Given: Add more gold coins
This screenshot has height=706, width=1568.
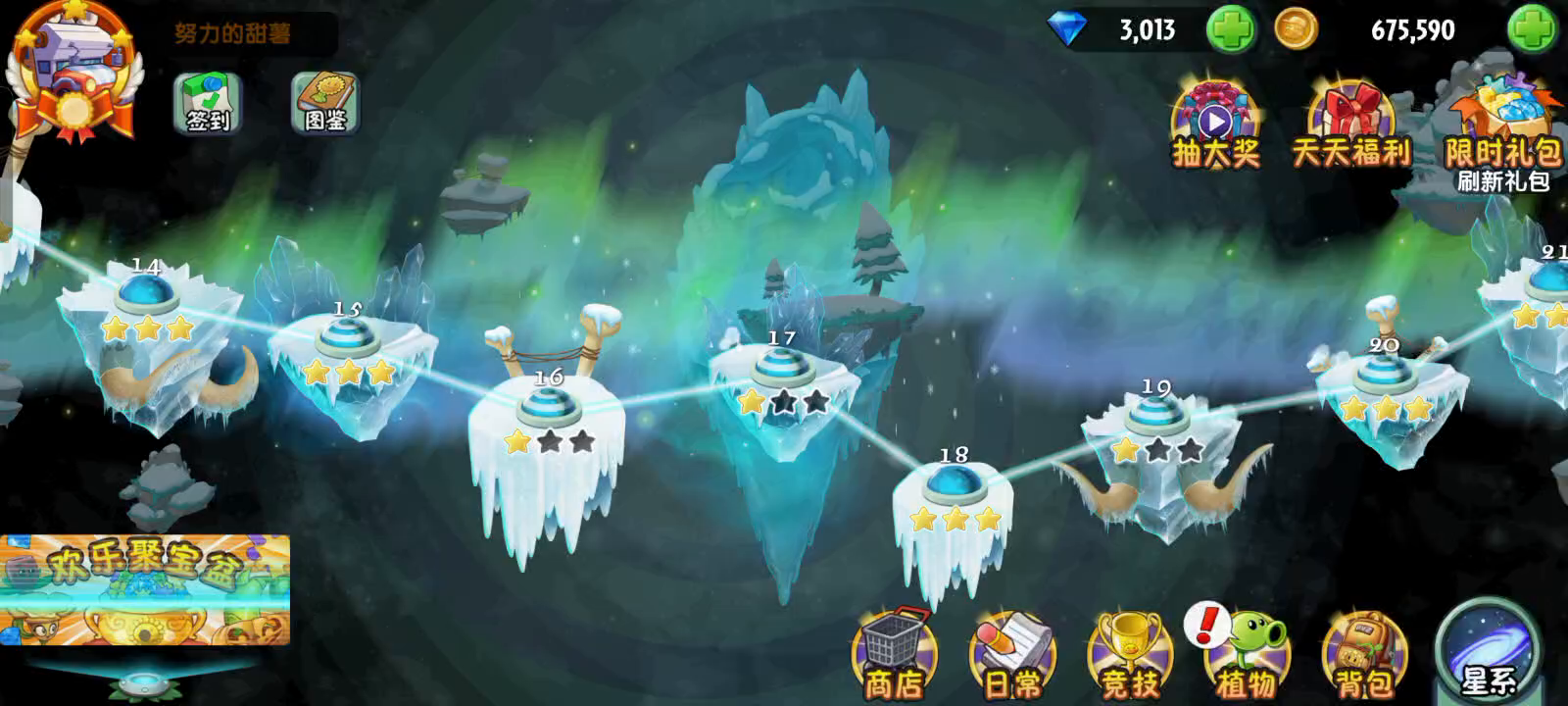Looking at the screenshot, I should [x=1532, y=29].
